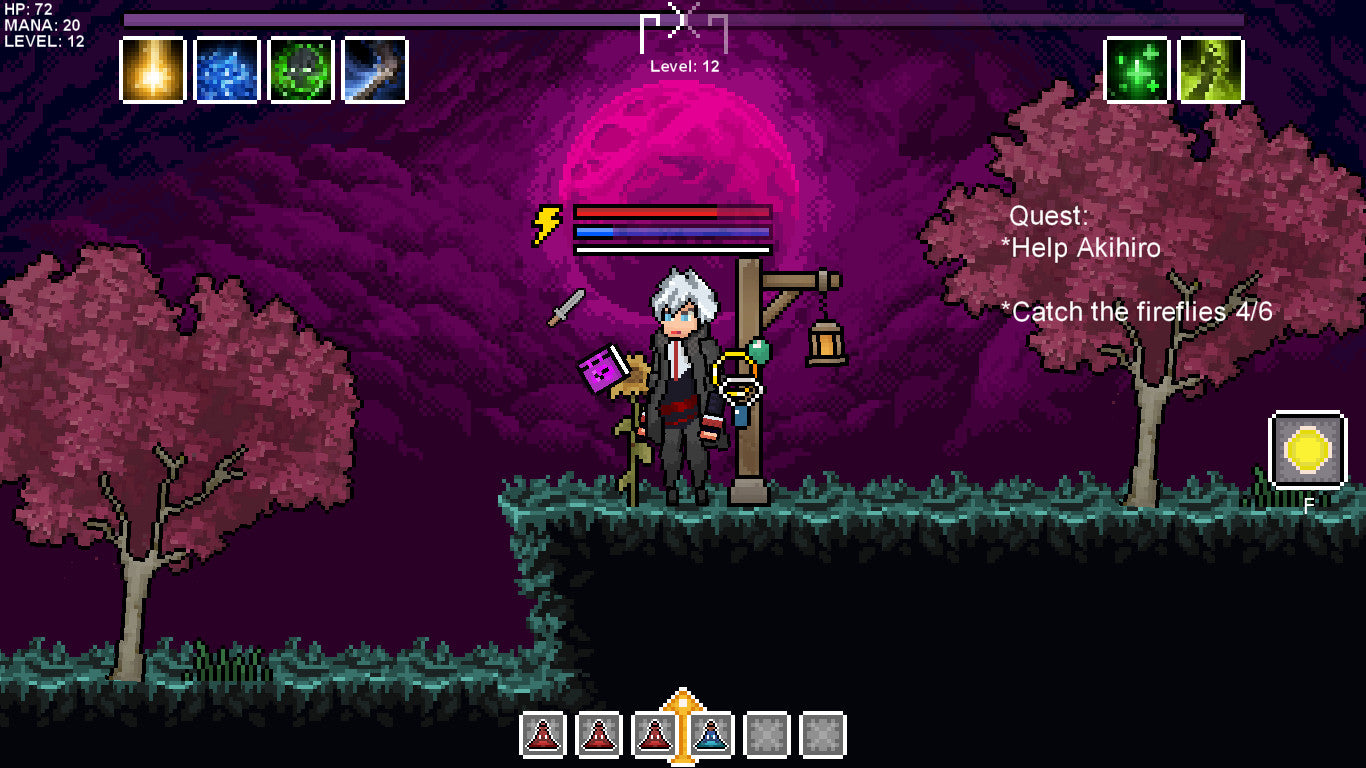
Task: Trigger the blue sword slash skill
Action: [375, 70]
